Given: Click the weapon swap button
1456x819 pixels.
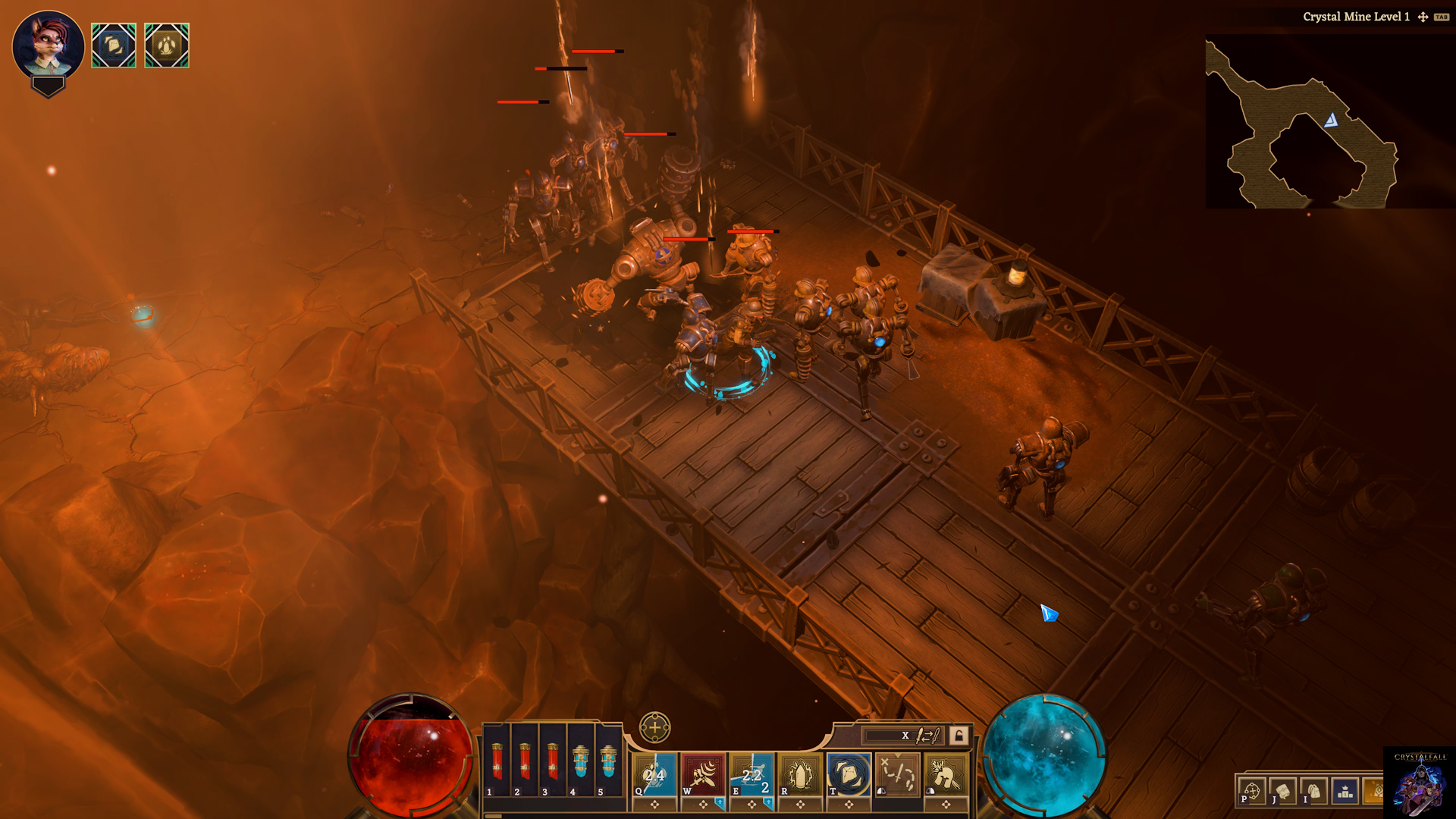Looking at the screenshot, I should pyautogui.click(x=927, y=735).
